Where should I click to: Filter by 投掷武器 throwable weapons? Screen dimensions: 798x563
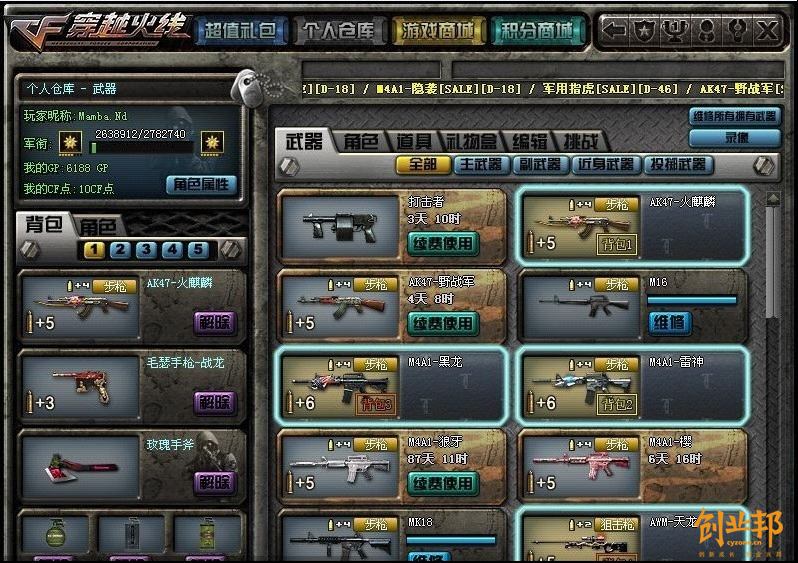[677, 164]
